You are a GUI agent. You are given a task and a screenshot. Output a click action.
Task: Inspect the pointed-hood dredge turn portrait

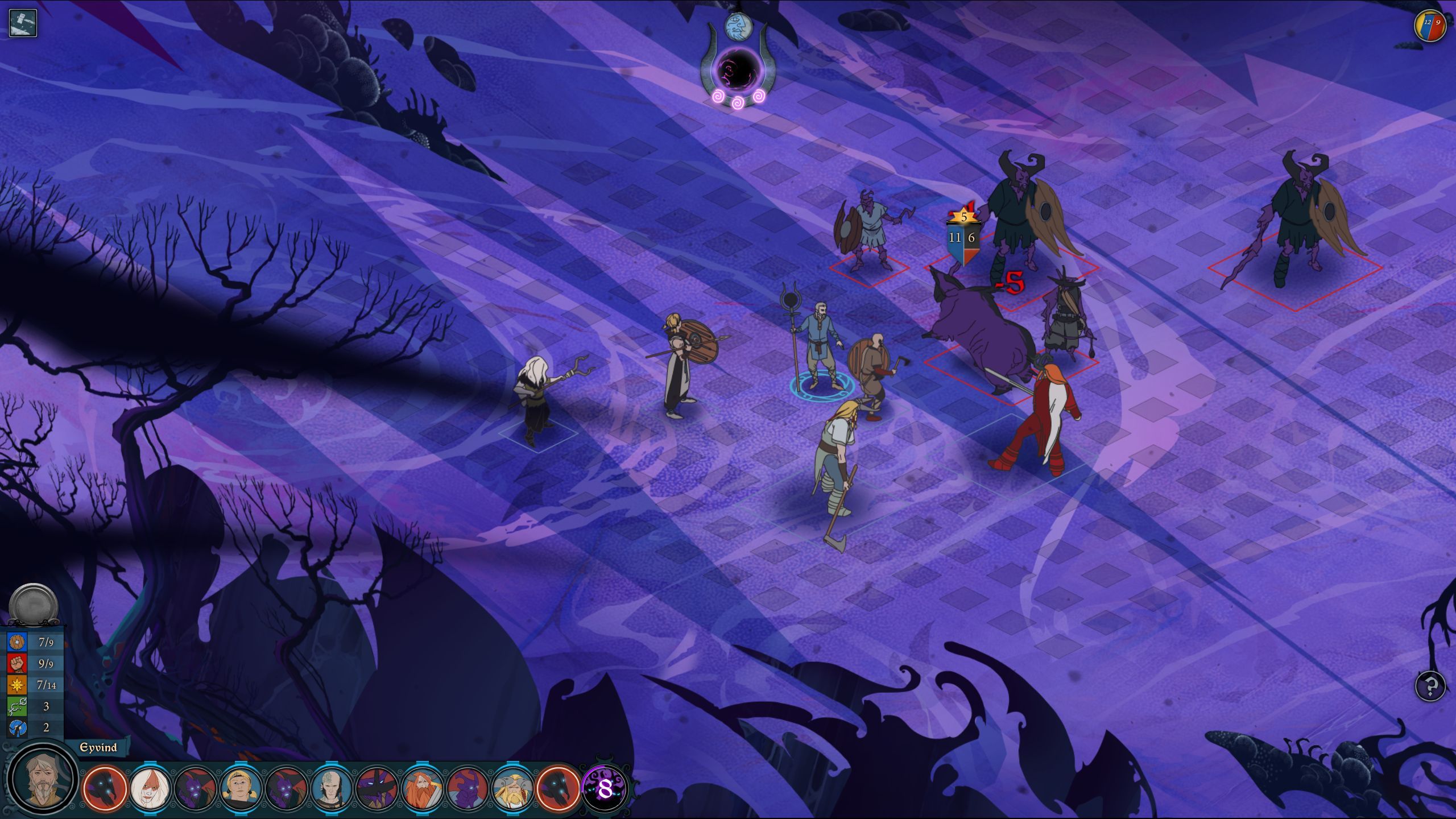pyautogui.click(x=377, y=788)
